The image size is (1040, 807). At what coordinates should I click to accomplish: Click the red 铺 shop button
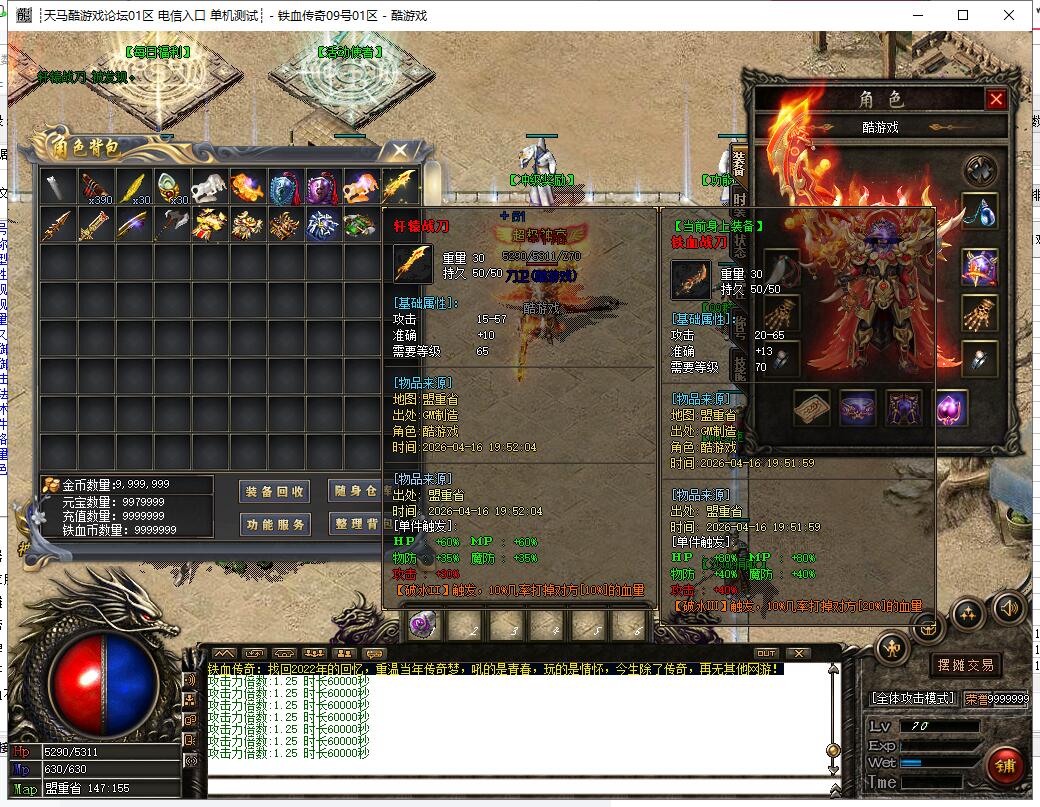pyautogui.click(x=1003, y=765)
